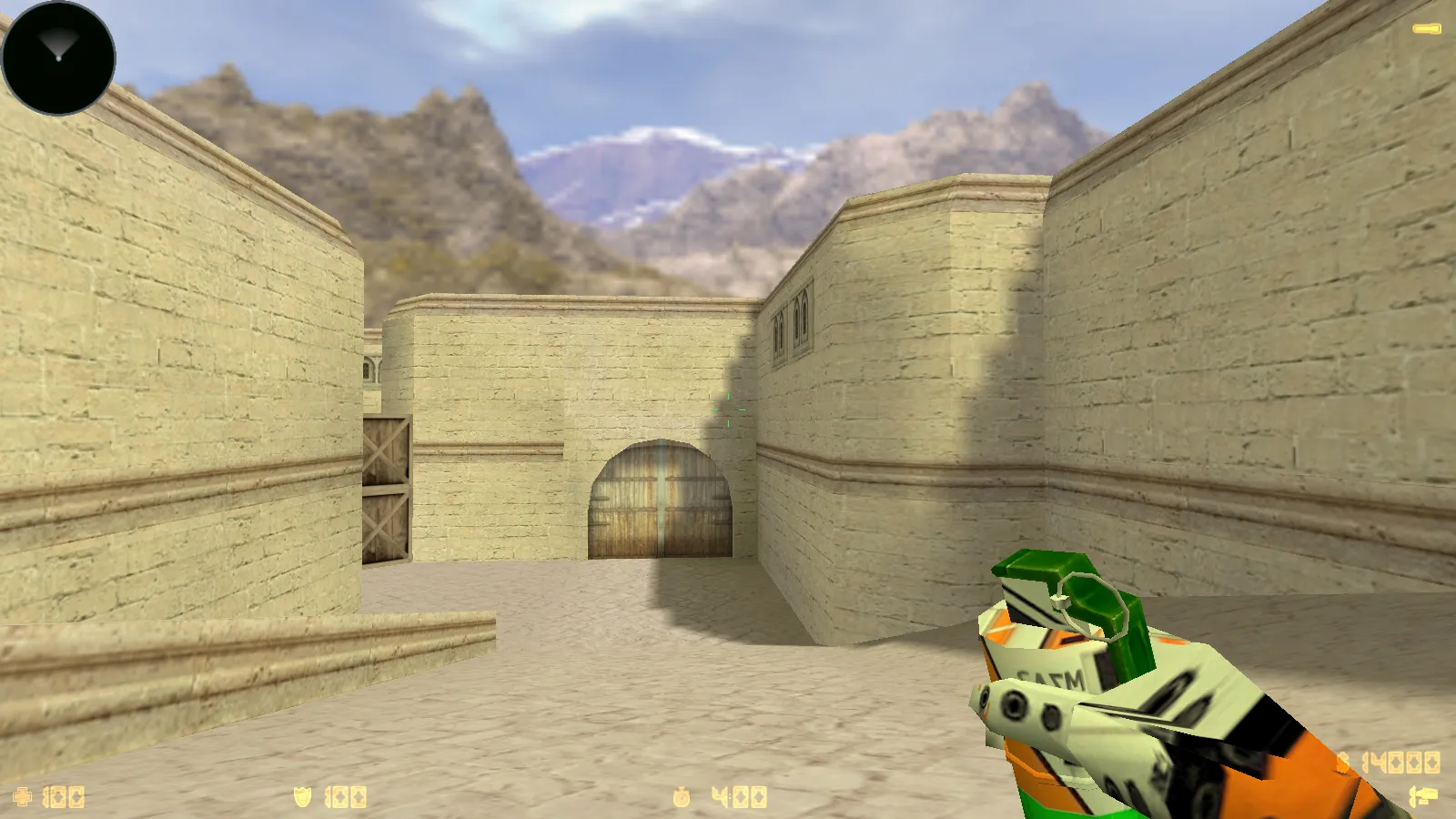Click the player arrow inside the radar

pos(56,50)
